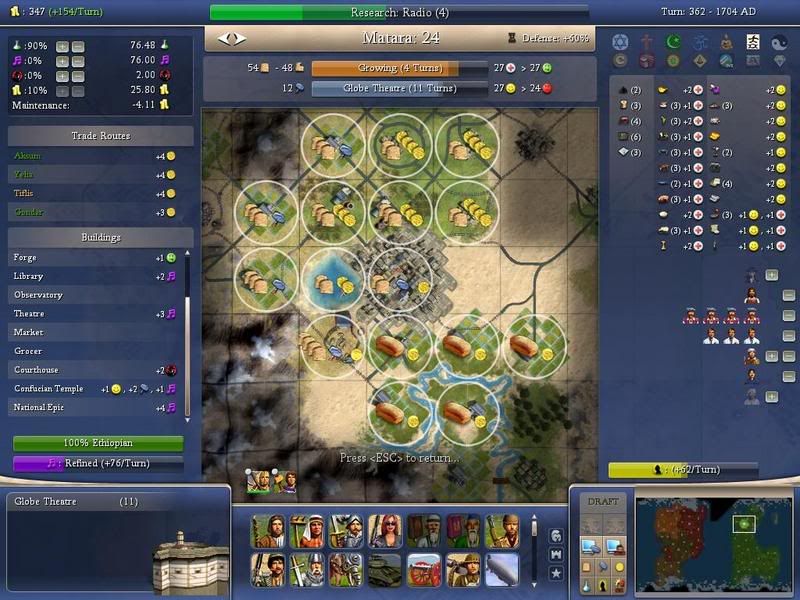The image size is (800, 600).
Task: Raise the espionage rate with its plus button
Action: coord(62,75)
